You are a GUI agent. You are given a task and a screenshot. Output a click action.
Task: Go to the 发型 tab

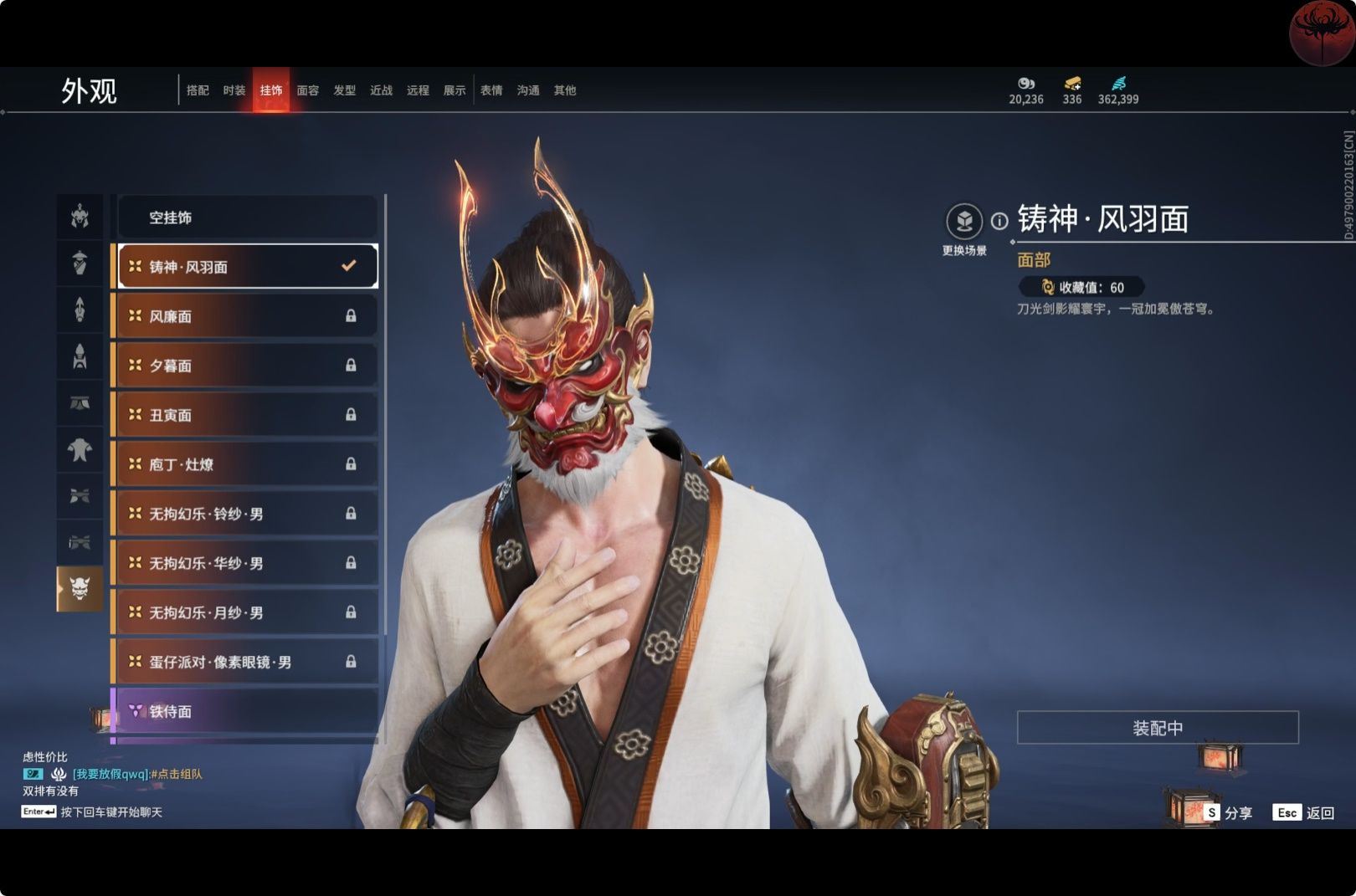point(345,90)
